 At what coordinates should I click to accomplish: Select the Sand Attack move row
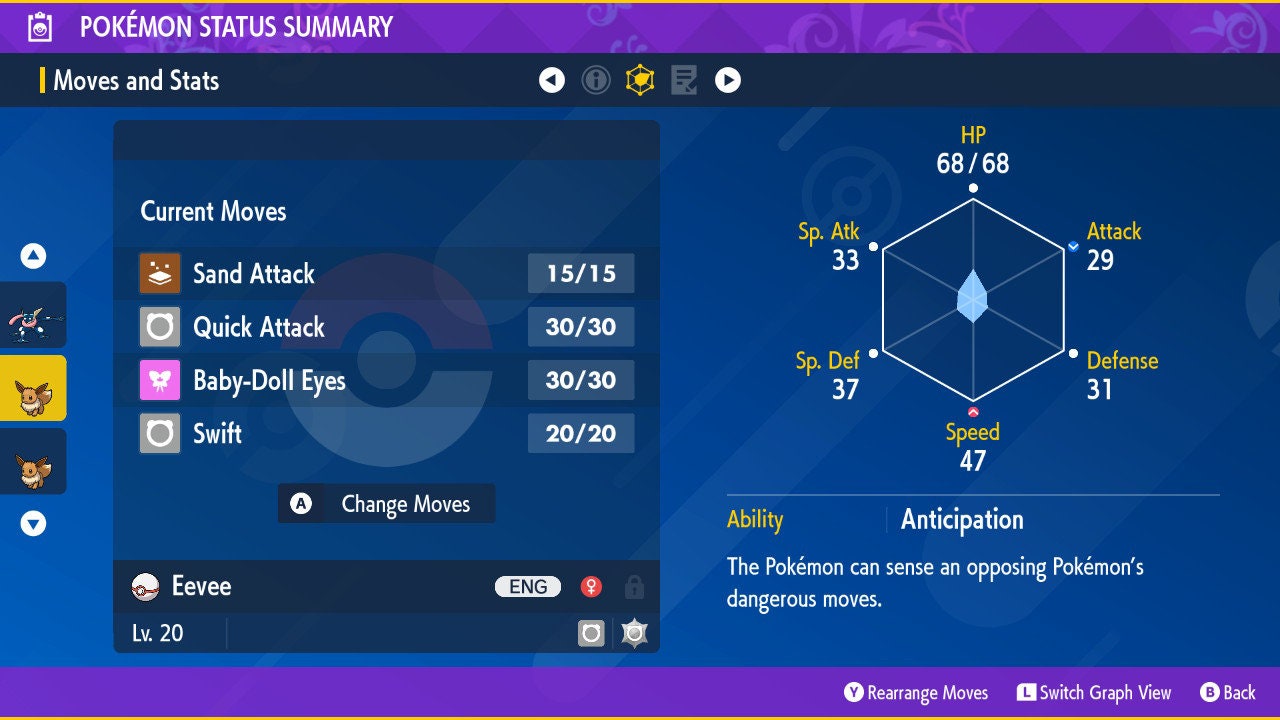(x=386, y=274)
